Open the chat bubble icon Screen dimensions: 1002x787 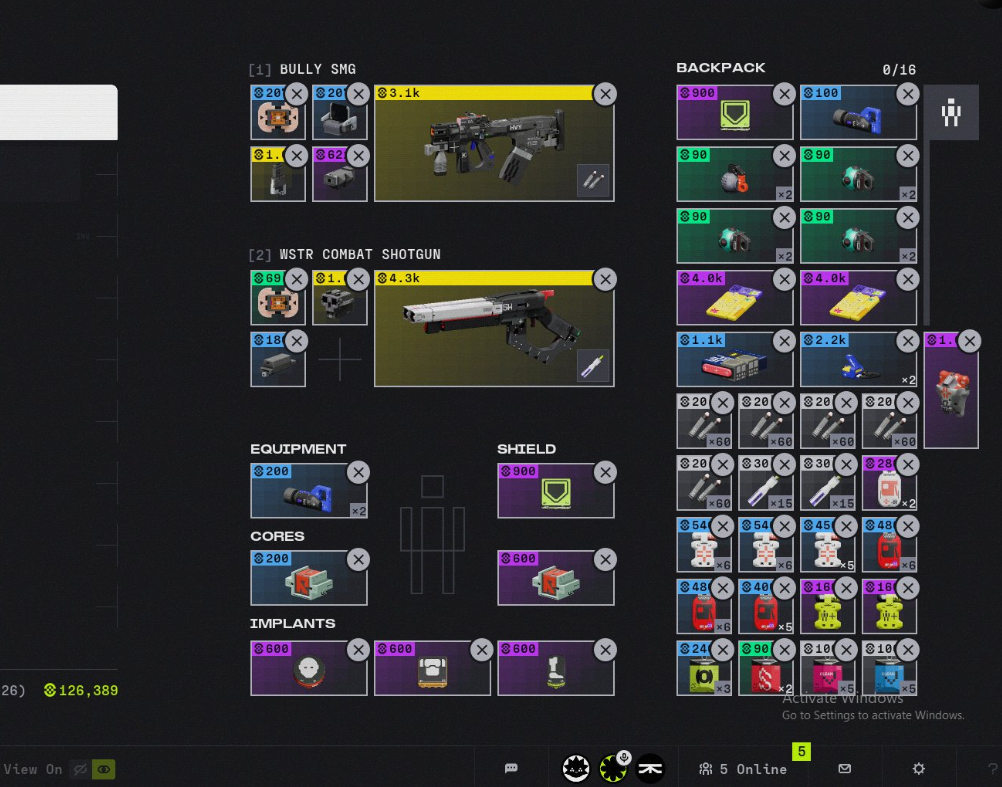tap(511, 768)
